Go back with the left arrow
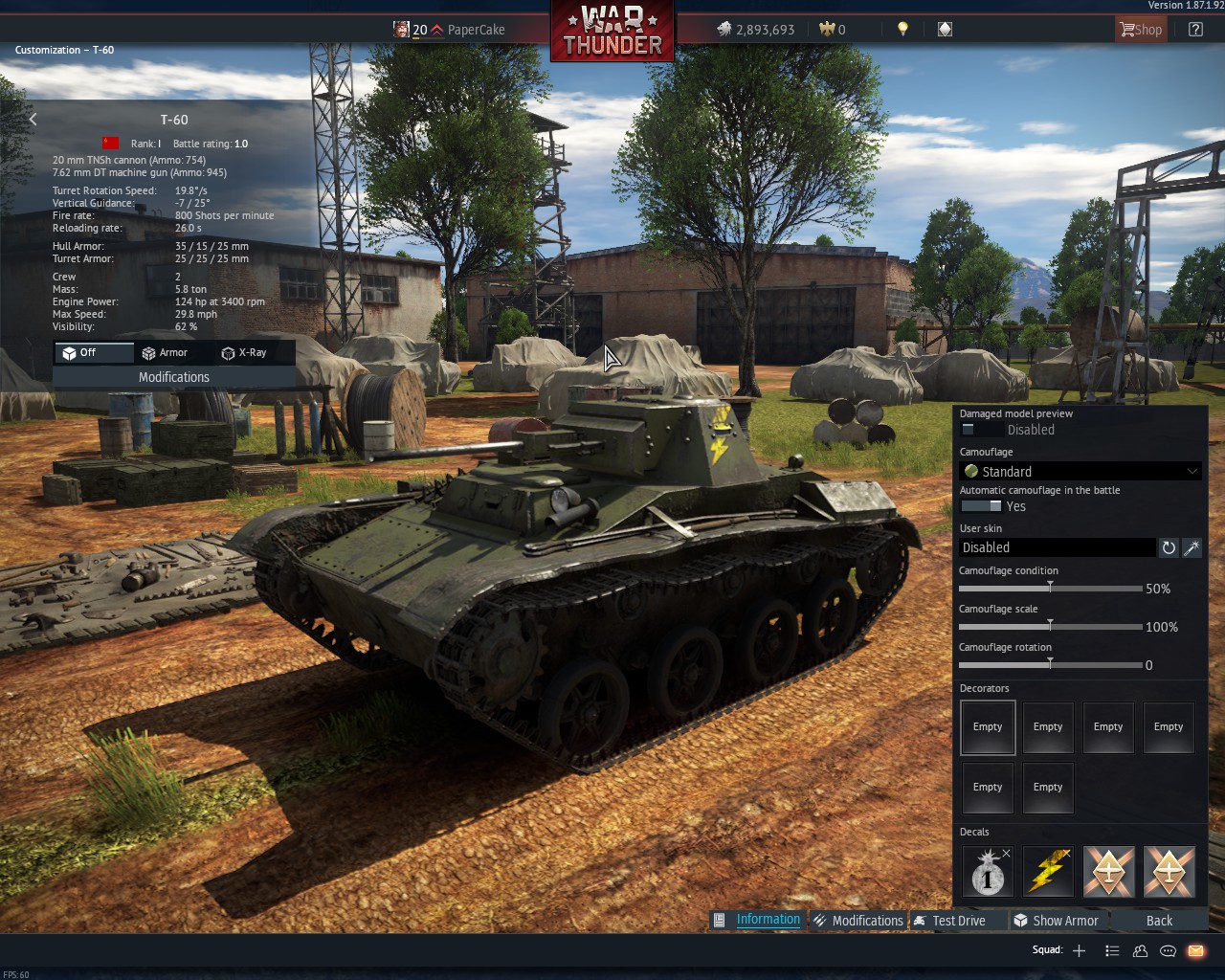The height and width of the screenshot is (980, 1225). (x=33, y=120)
